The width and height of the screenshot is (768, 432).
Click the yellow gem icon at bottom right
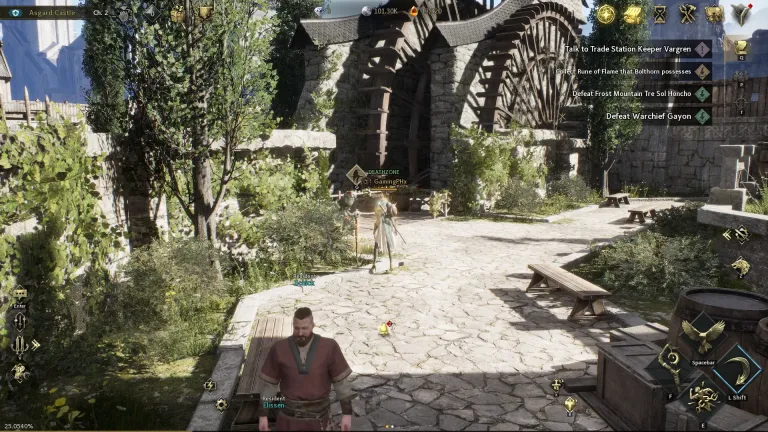click(x=570, y=404)
